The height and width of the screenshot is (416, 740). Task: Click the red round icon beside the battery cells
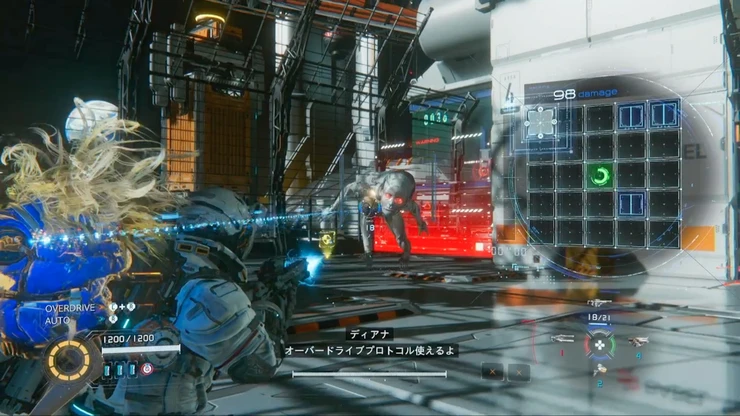pyautogui.click(x=147, y=368)
